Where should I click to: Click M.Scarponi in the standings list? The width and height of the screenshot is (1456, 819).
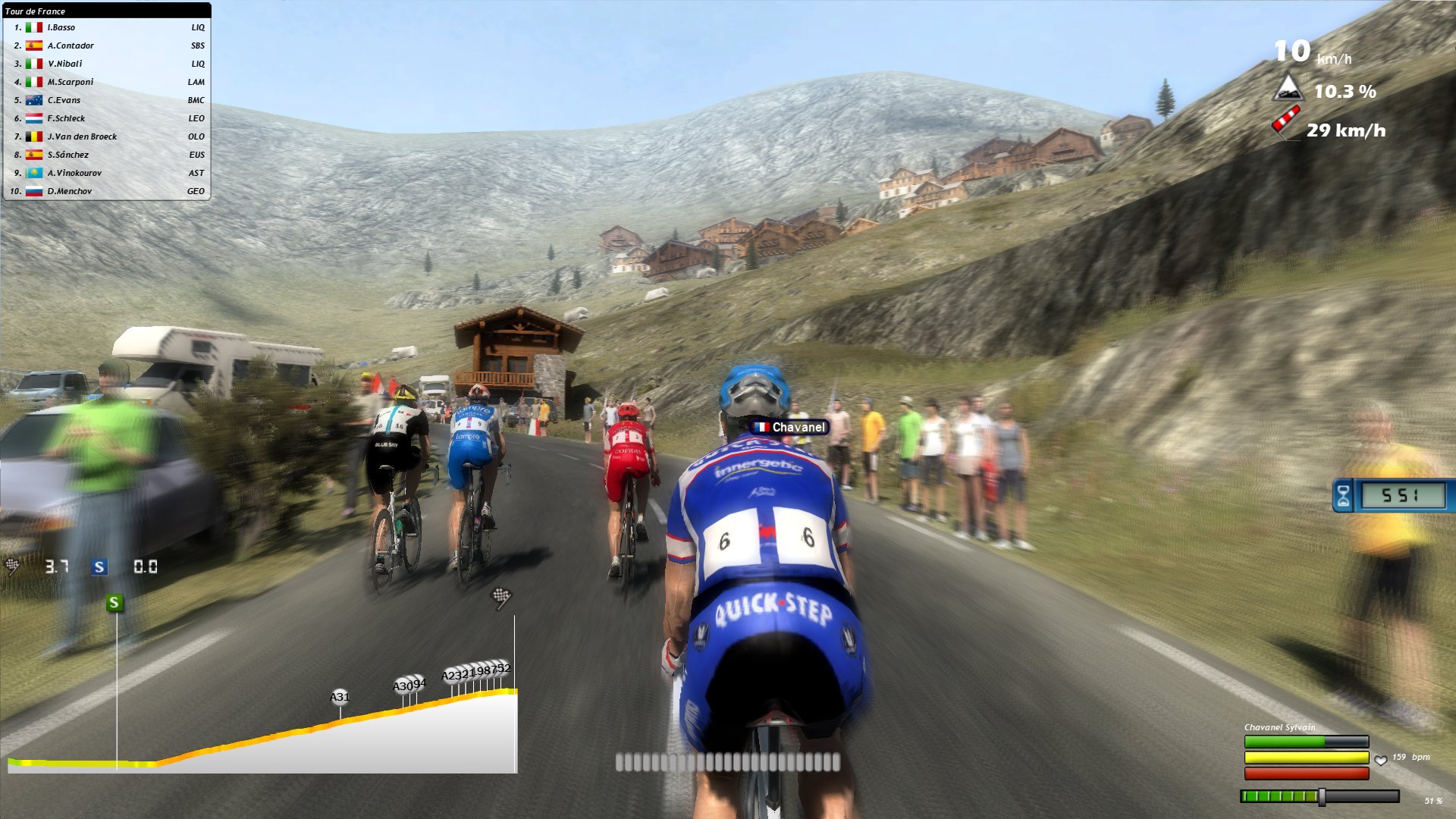(71, 82)
